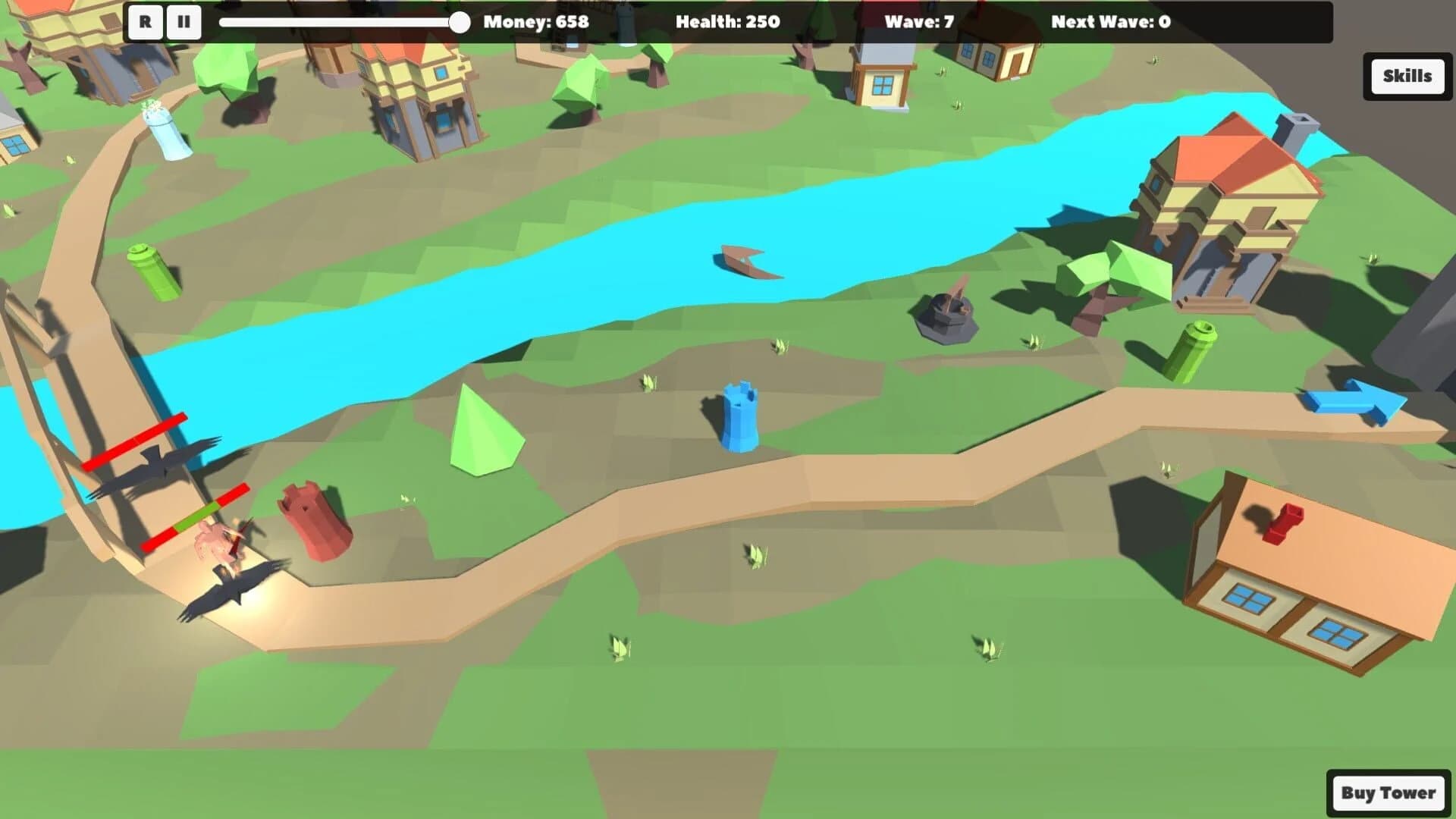Click the Health: 250 display

[x=729, y=23]
